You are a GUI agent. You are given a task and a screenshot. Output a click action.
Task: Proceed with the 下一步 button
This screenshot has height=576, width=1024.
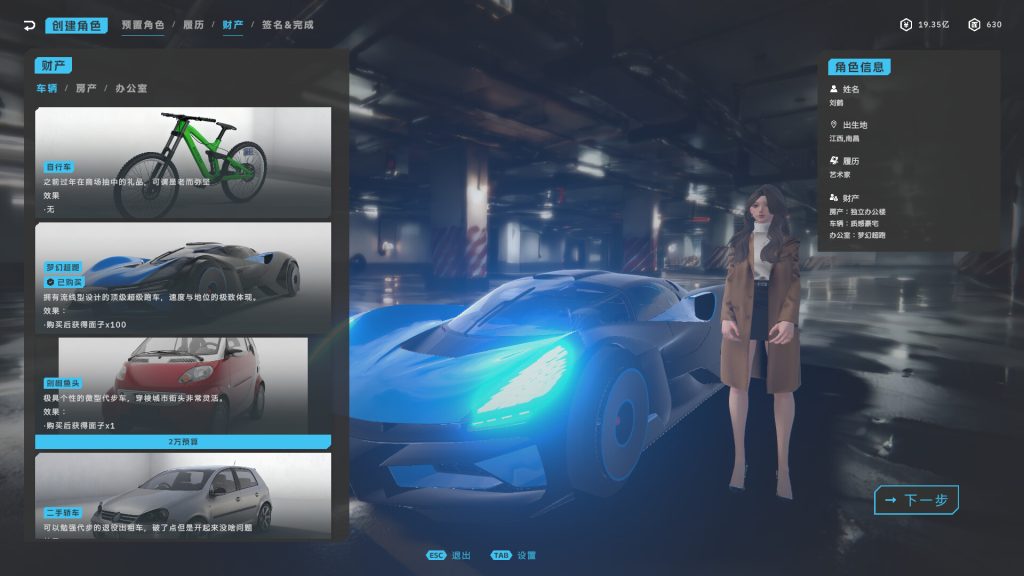(x=916, y=500)
